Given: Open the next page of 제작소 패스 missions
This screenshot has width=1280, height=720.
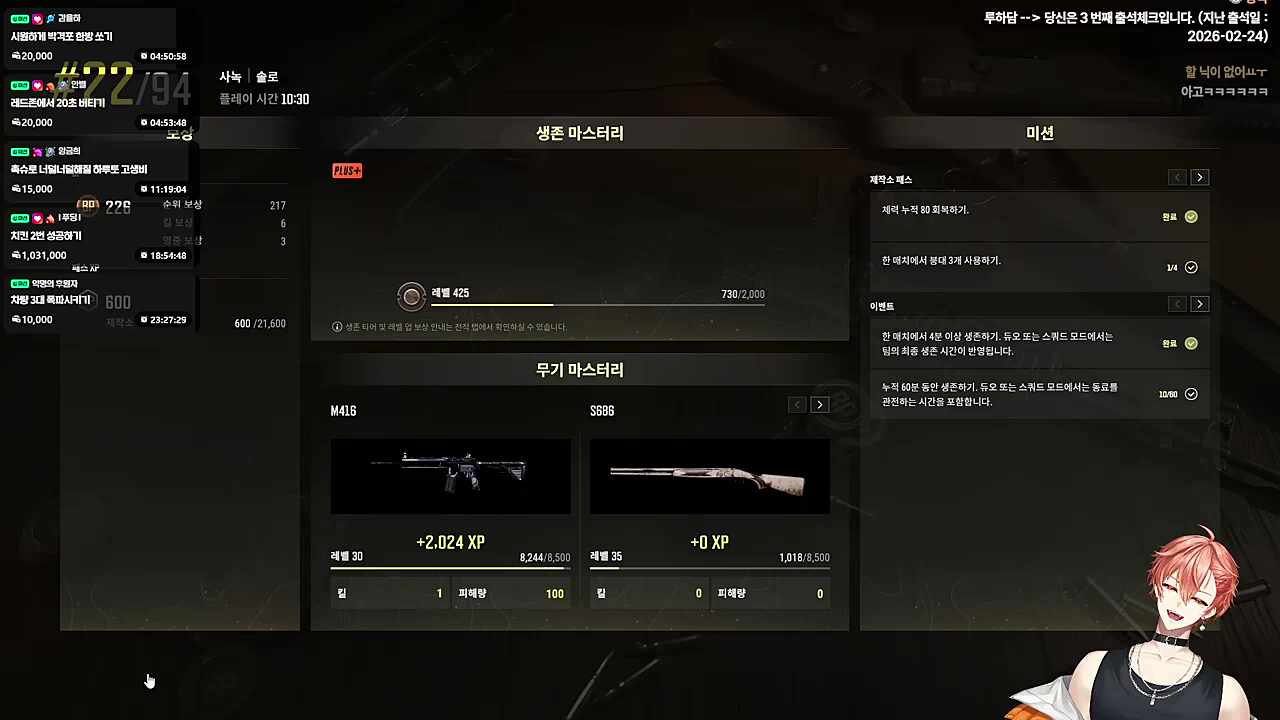Looking at the screenshot, I should coord(1199,177).
